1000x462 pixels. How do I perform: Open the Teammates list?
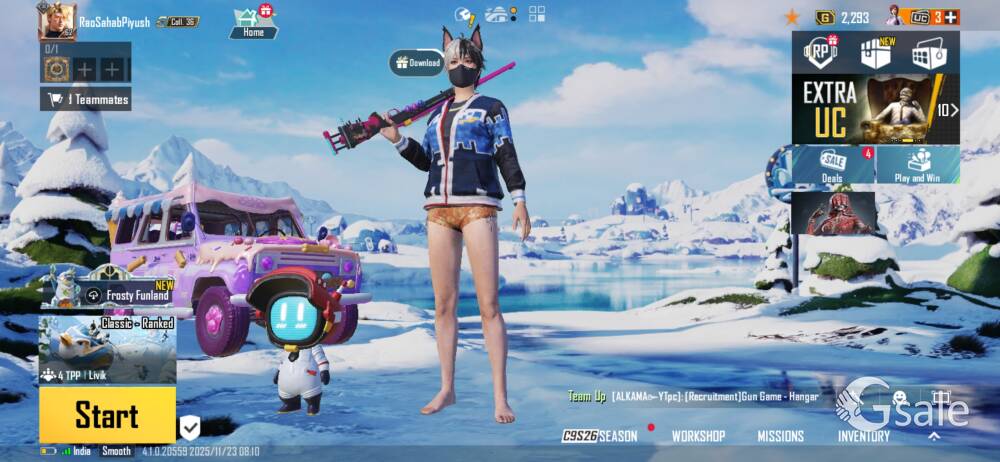(x=86, y=99)
